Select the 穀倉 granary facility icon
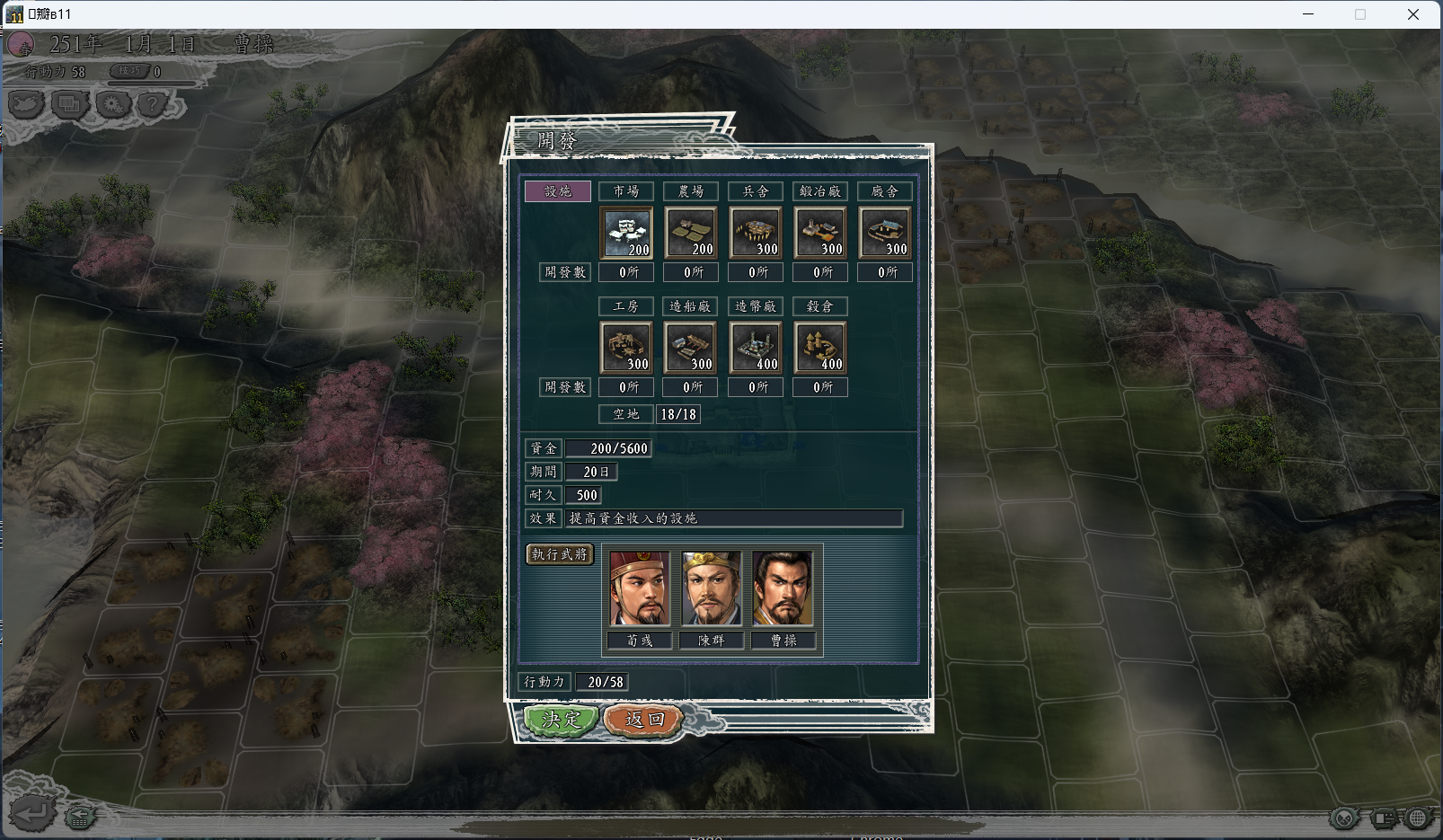This screenshot has width=1443, height=840. 820,348
